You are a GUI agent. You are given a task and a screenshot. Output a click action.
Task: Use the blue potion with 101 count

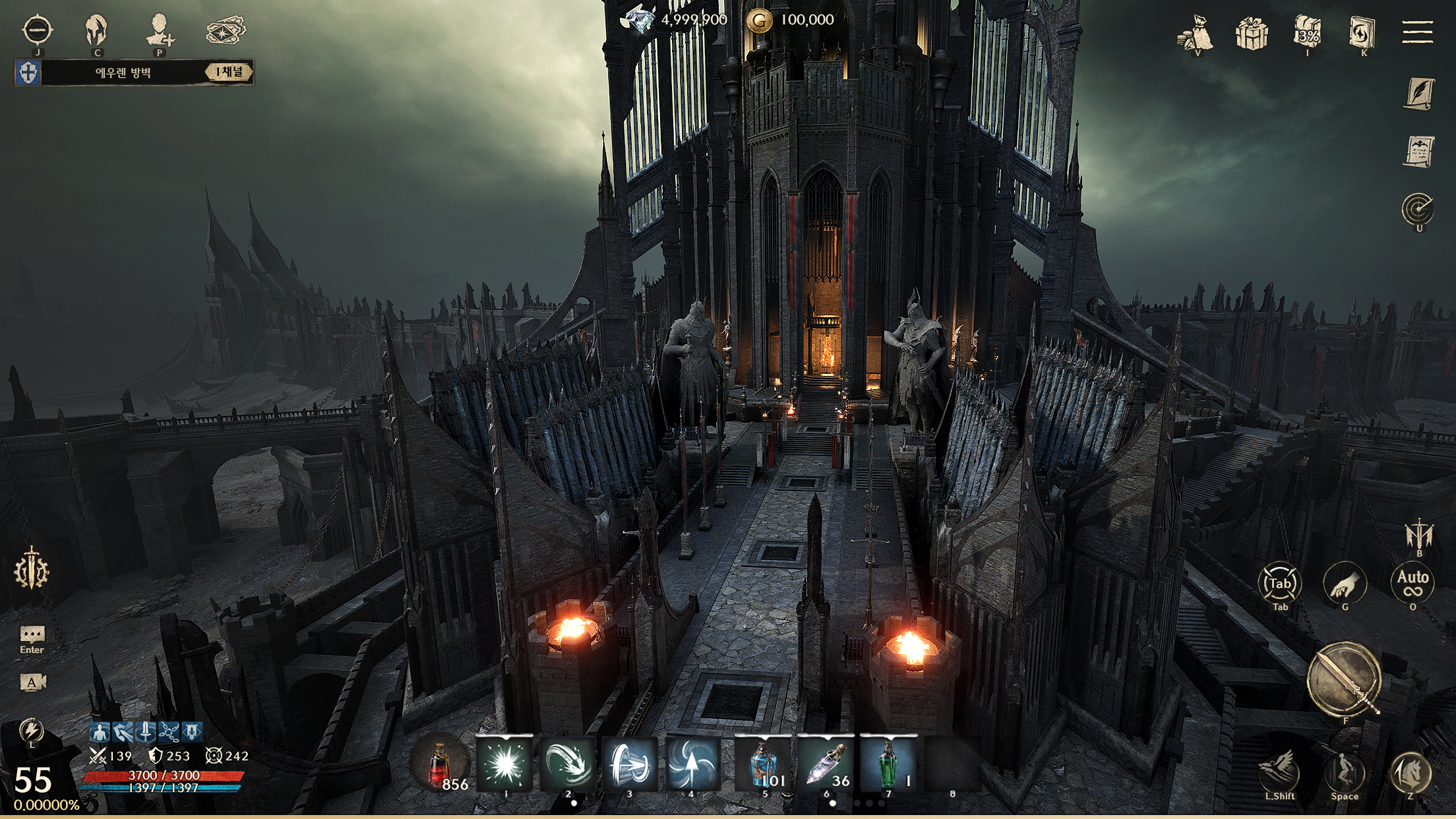[x=765, y=764]
